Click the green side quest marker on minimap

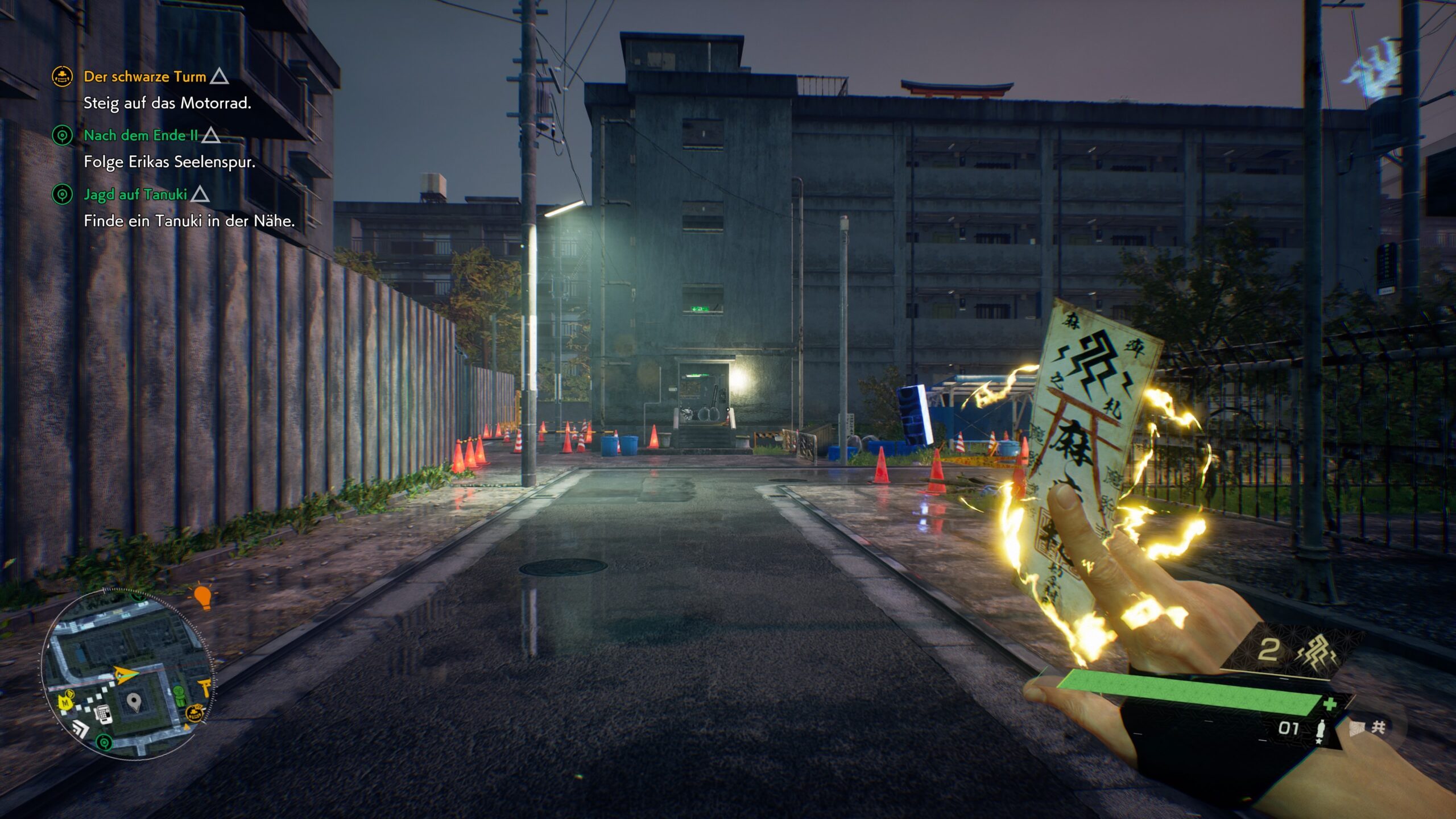pos(104,742)
